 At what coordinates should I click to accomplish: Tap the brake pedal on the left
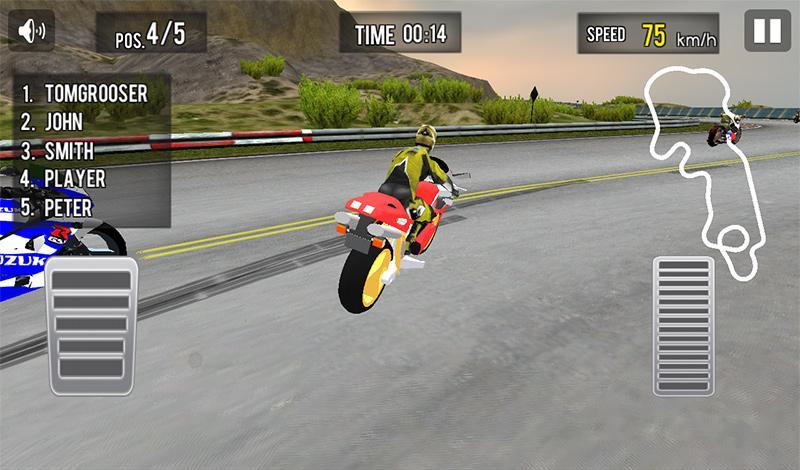pyautogui.click(x=91, y=326)
